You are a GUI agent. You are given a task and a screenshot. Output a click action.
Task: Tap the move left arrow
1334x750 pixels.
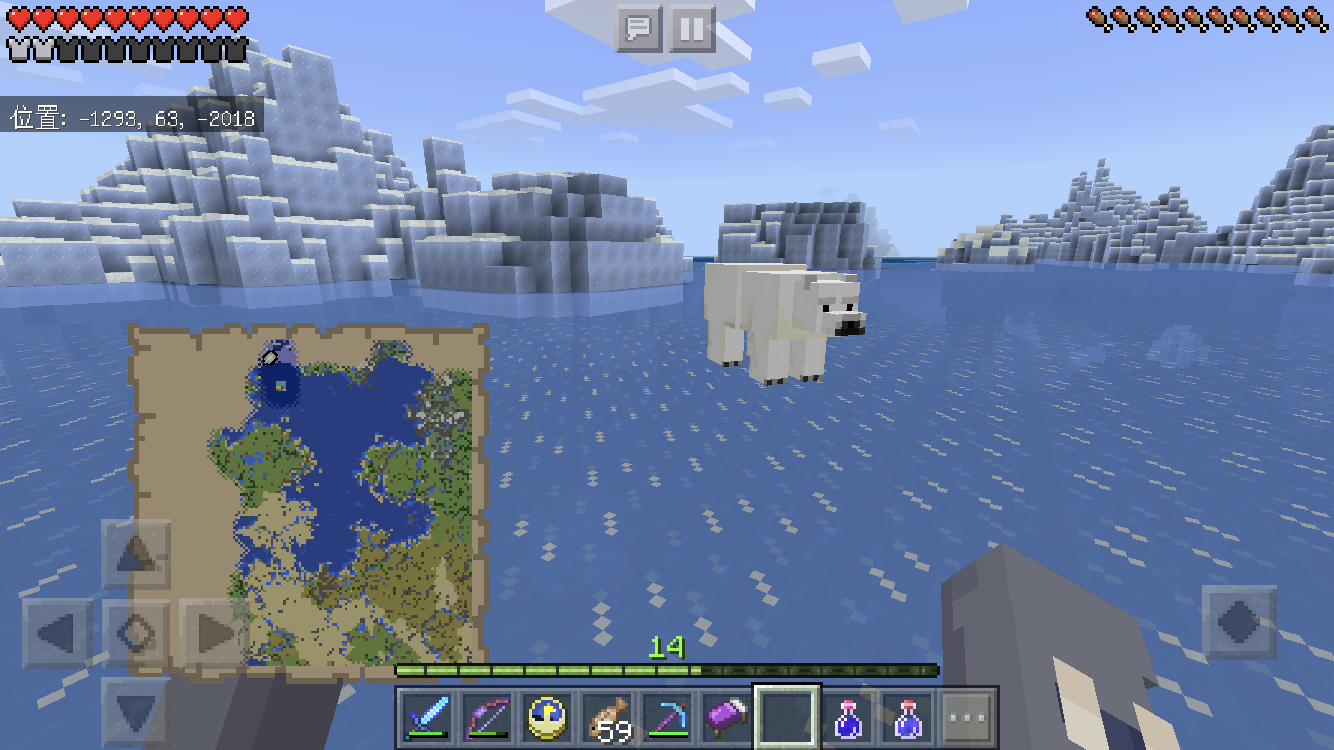57,634
